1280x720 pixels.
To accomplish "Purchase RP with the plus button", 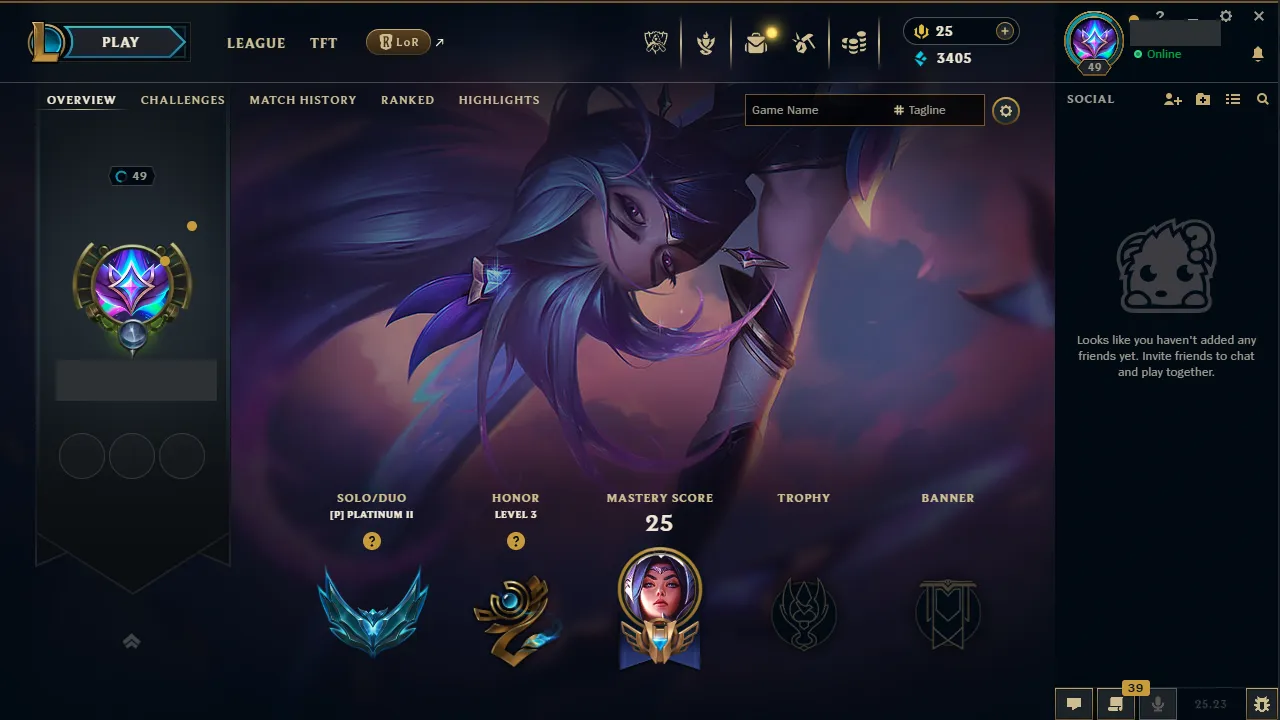I will point(1003,30).
